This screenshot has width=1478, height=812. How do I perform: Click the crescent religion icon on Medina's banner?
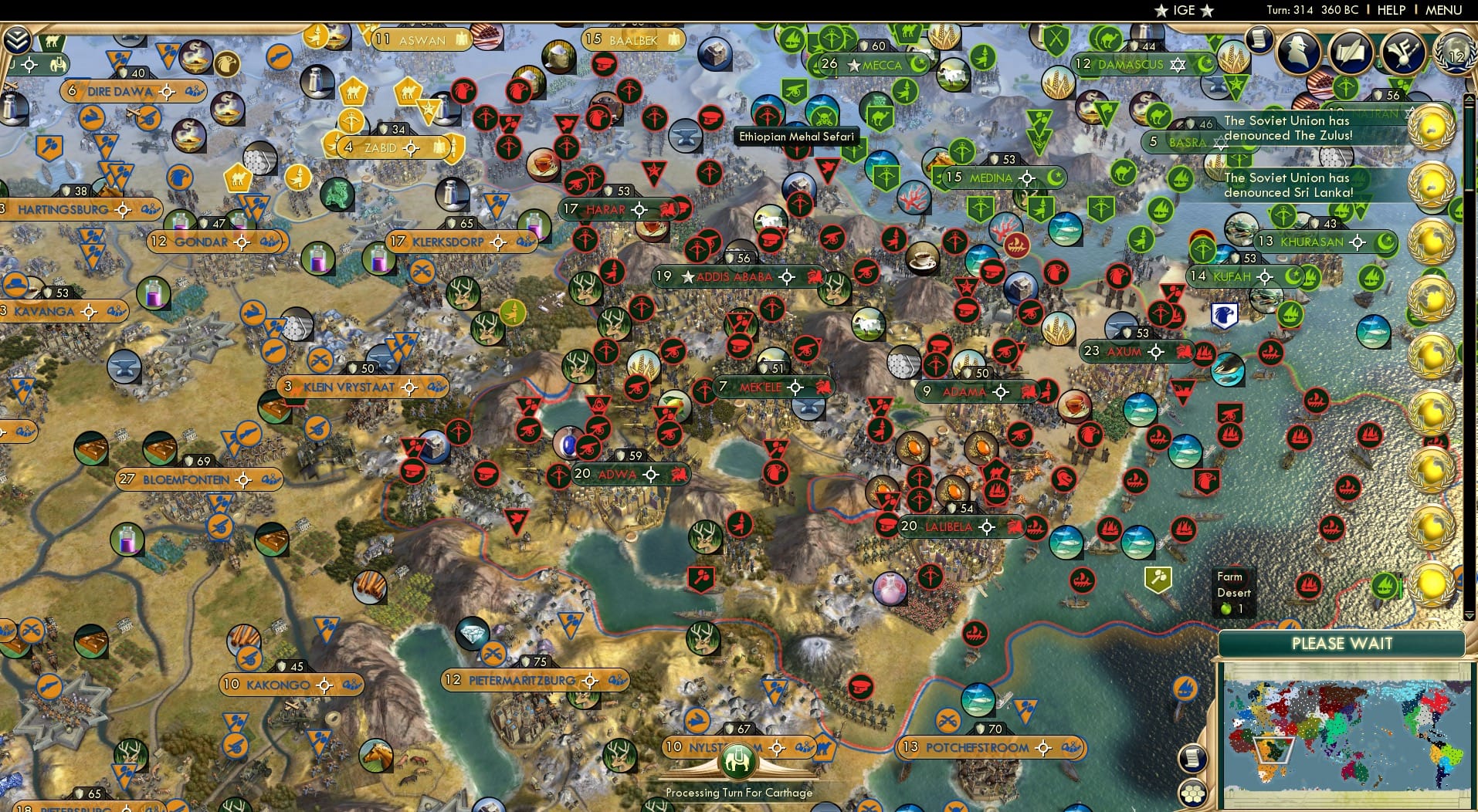click(1055, 178)
